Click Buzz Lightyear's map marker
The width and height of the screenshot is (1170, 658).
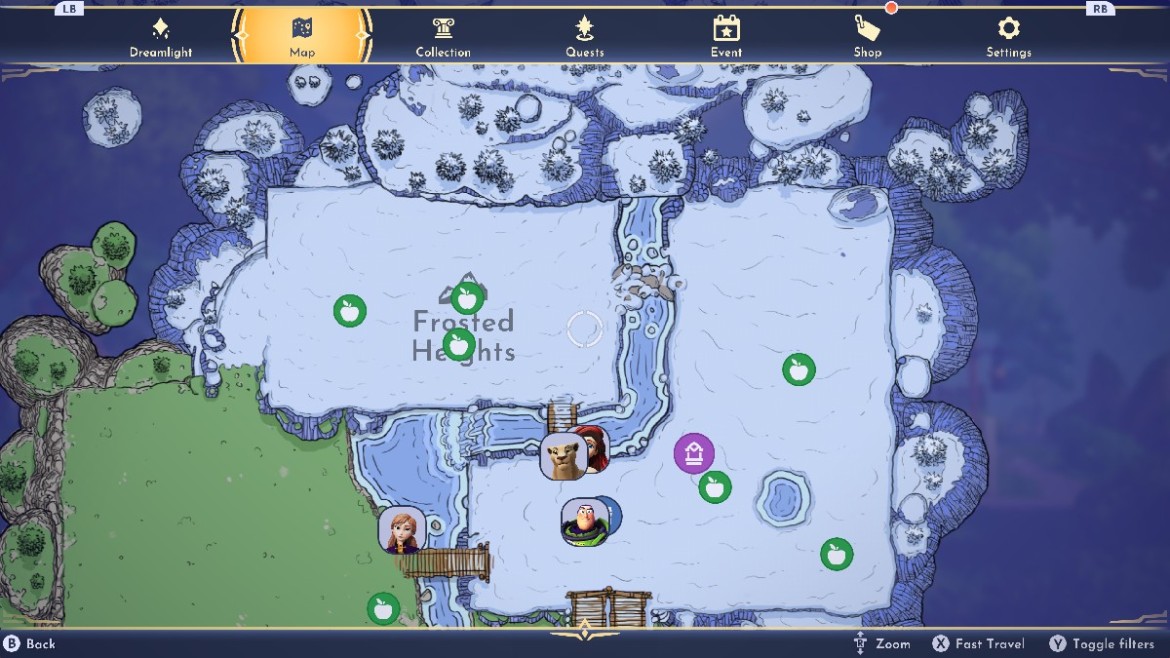[x=584, y=522]
